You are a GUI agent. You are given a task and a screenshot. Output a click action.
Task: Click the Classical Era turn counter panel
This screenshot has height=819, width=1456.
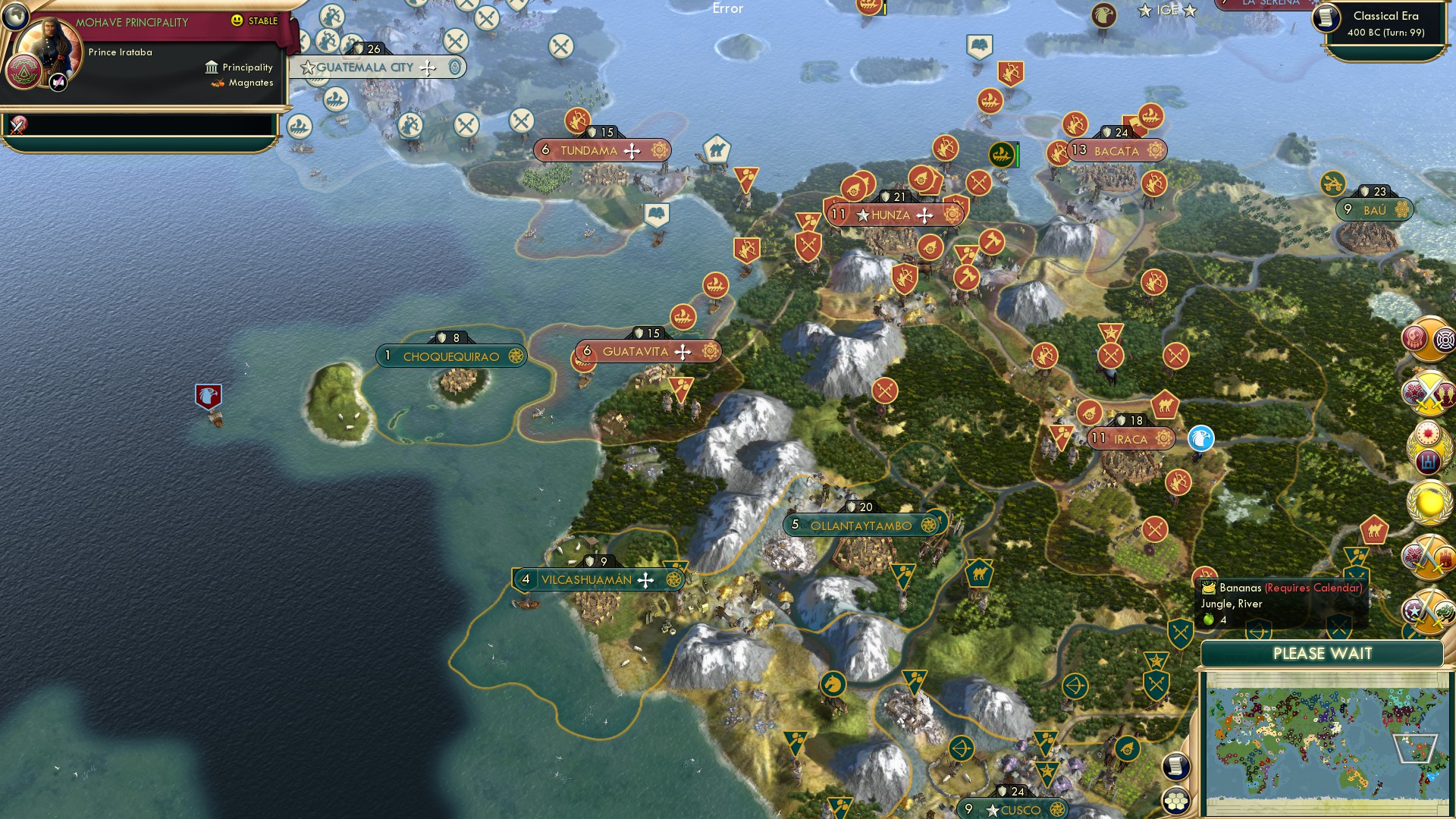tap(1388, 23)
